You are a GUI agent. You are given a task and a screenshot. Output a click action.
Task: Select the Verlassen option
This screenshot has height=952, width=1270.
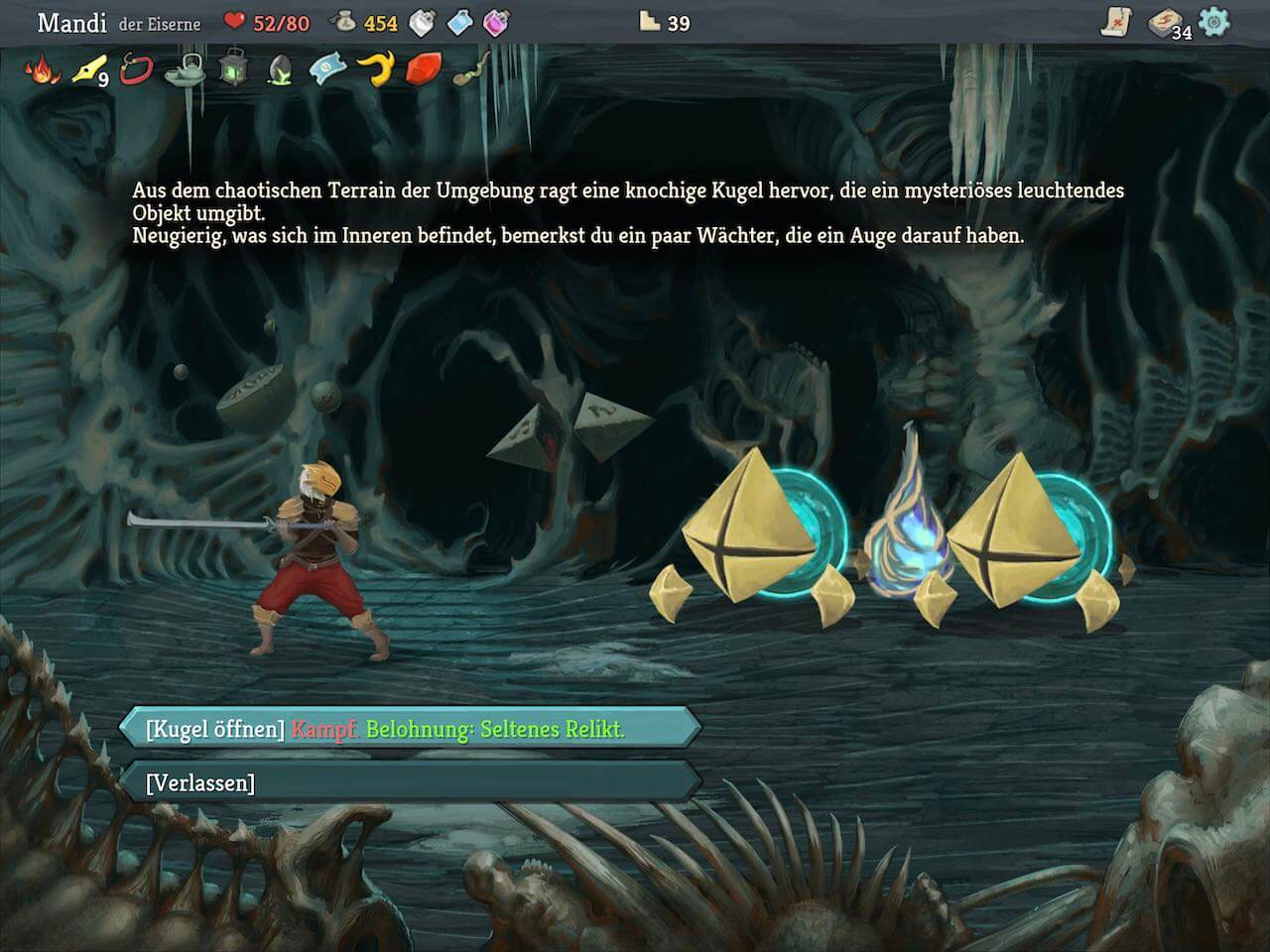point(409,782)
